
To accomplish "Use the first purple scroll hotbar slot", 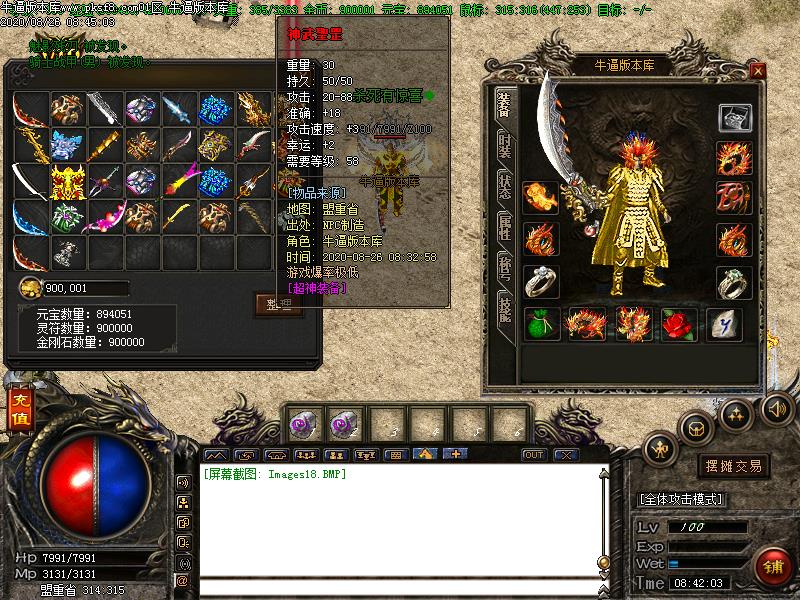I will [x=304, y=424].
